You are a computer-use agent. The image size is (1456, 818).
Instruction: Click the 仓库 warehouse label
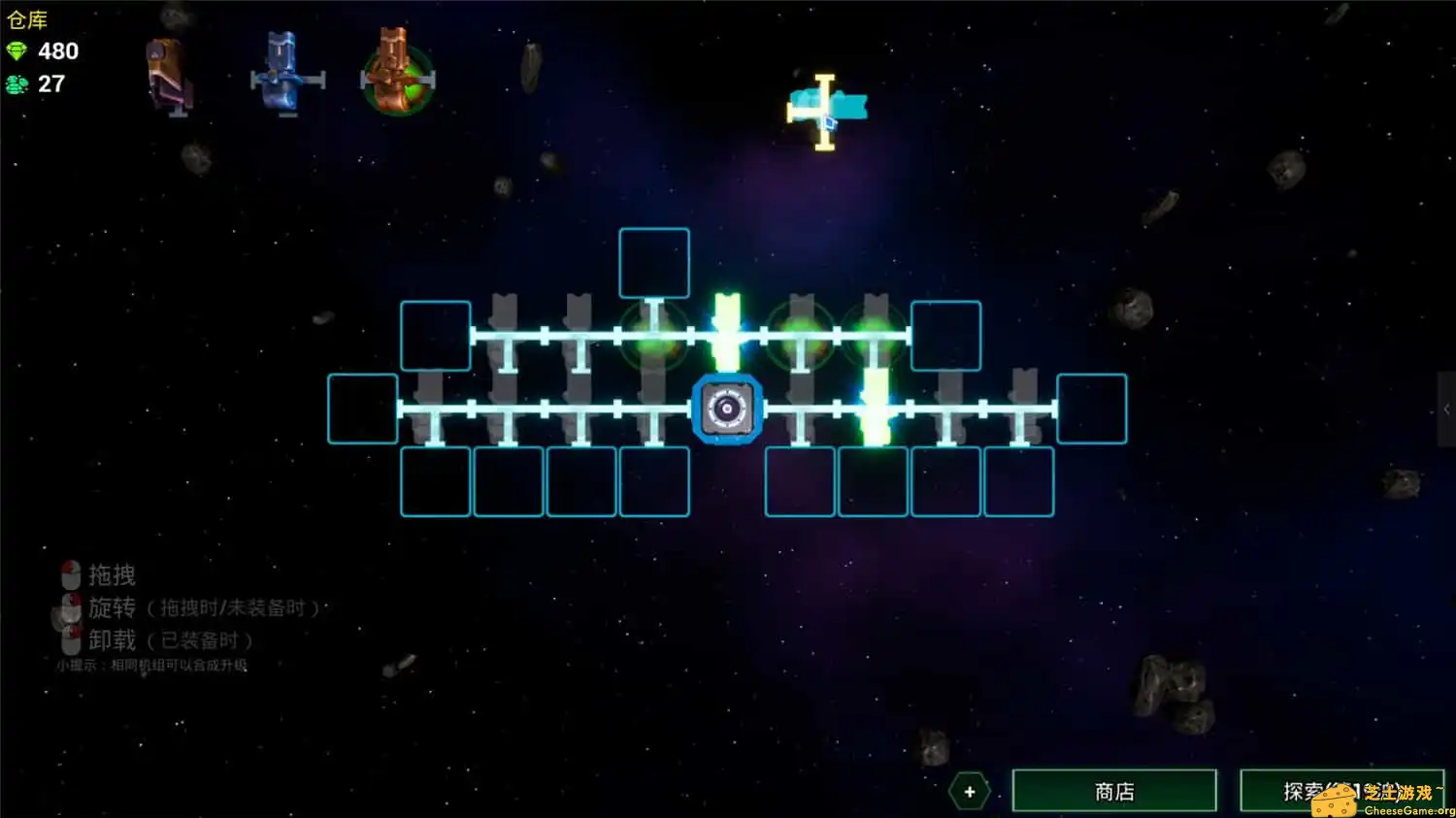[27, 19]
